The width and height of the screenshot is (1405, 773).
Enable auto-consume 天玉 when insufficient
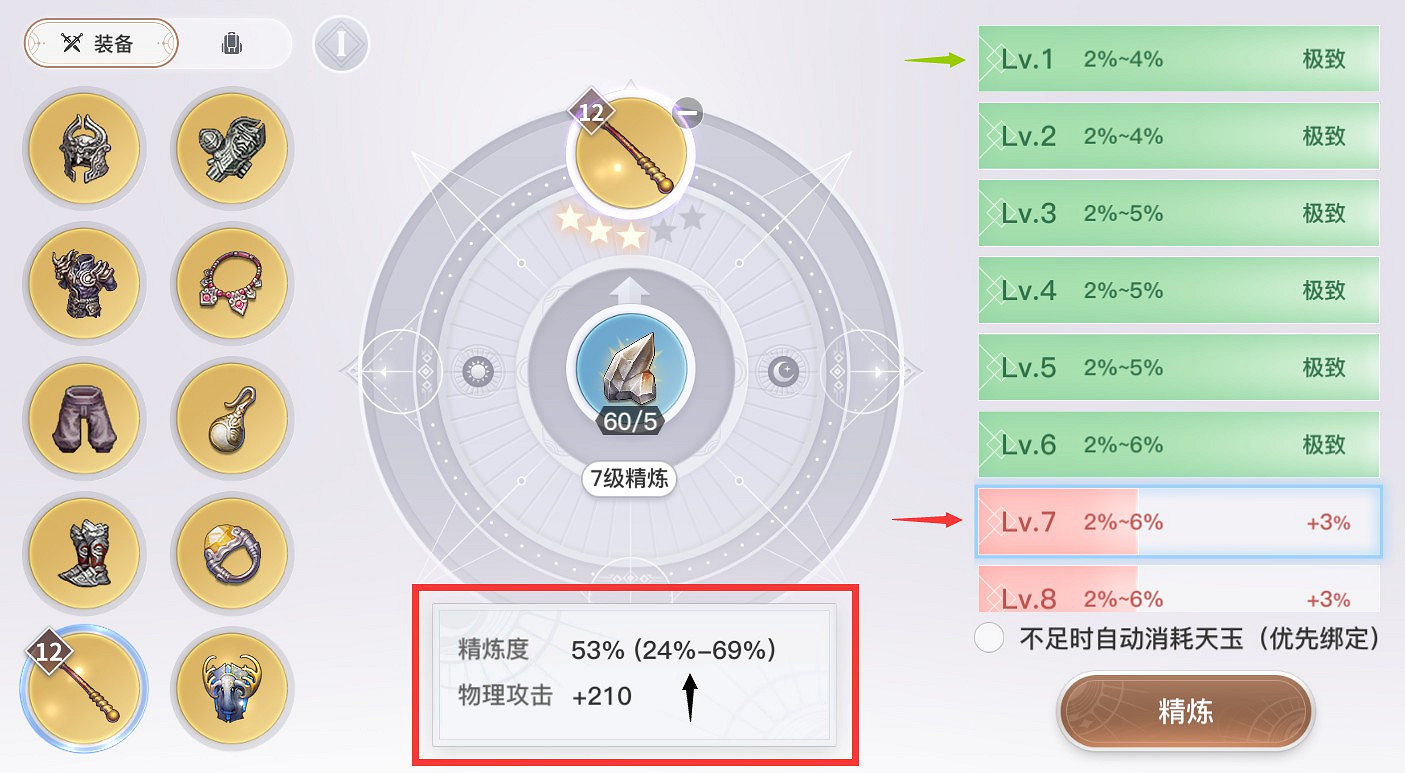pos(989,638)
